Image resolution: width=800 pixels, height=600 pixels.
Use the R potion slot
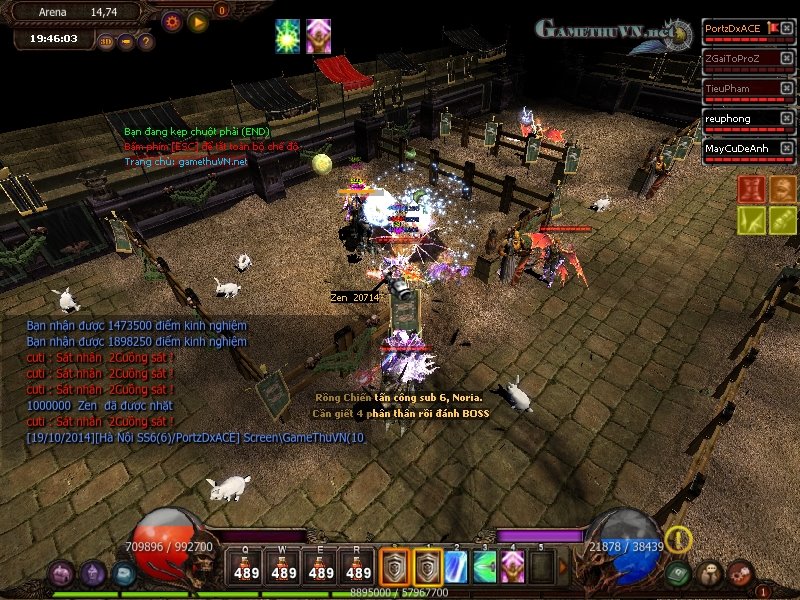pos(357,566)
